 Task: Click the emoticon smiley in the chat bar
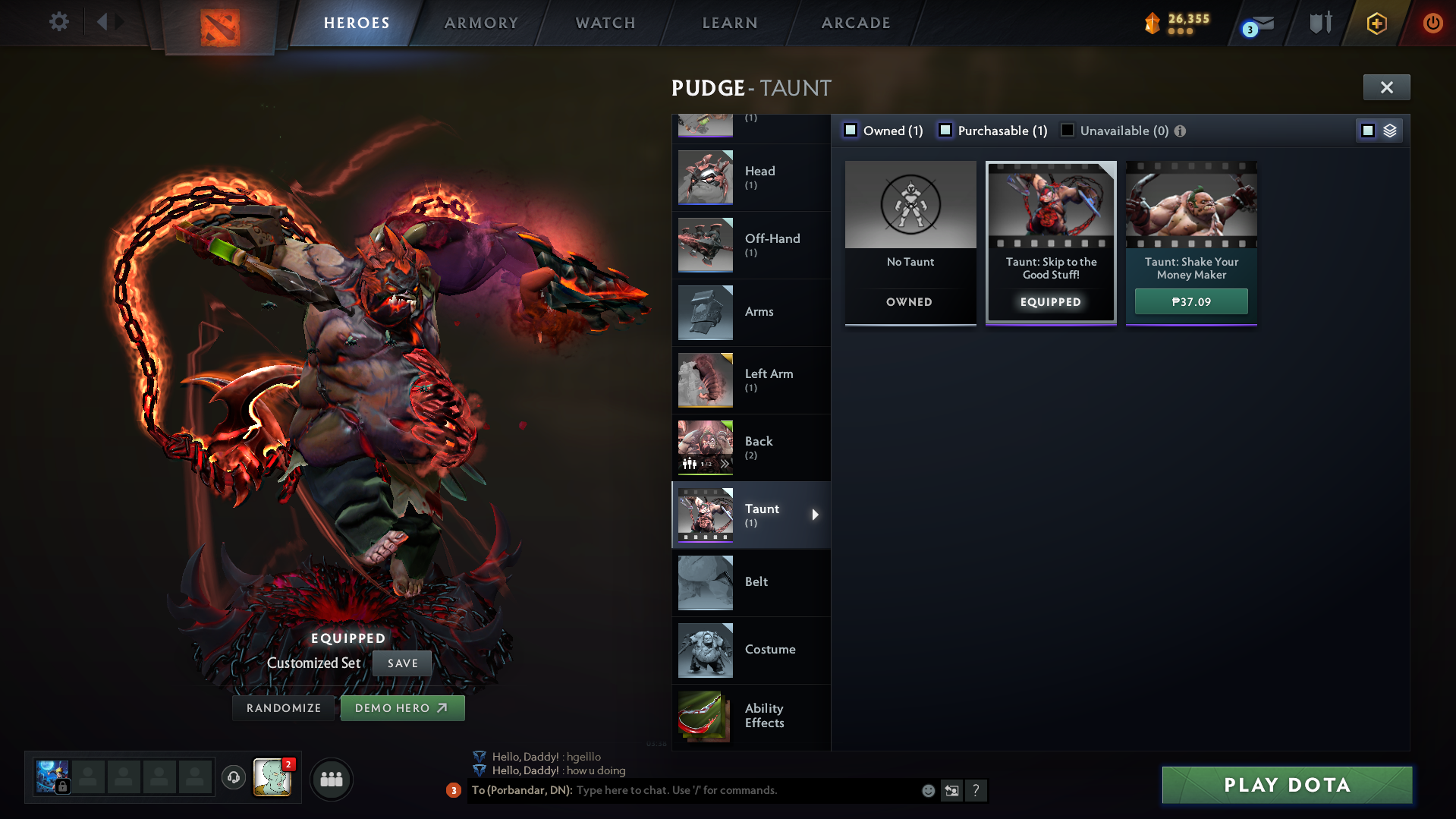coord(927,790)
